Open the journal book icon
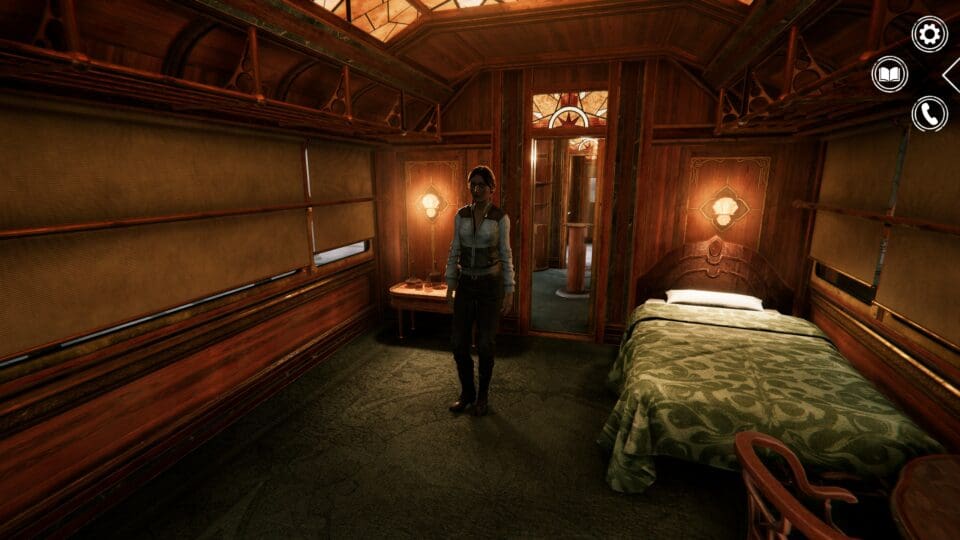 coord(889,74)
